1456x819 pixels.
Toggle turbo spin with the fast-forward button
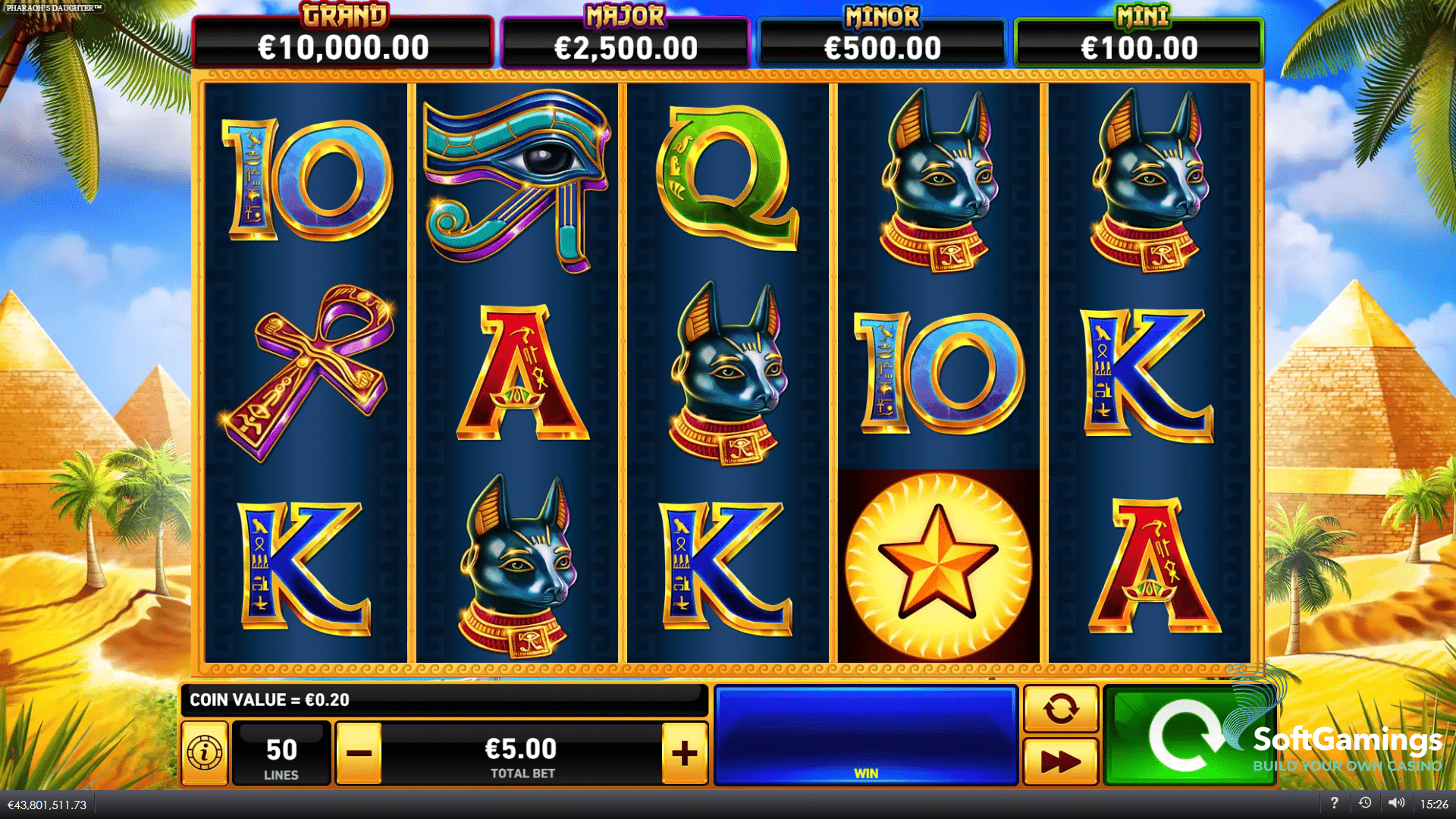[1060, 761]
